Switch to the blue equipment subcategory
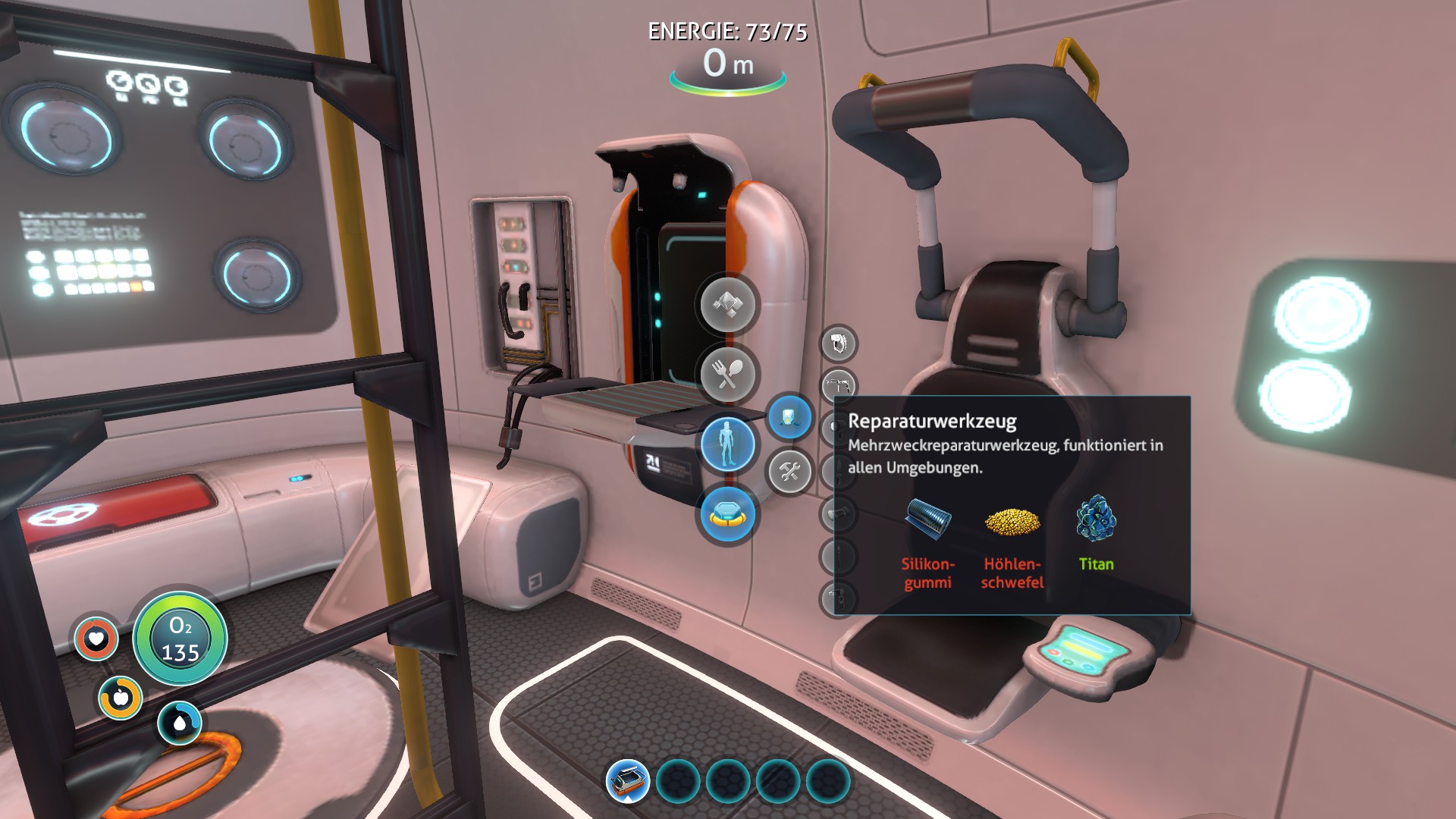Screen dimensions: 1456x819 click(x=789, y=418)
